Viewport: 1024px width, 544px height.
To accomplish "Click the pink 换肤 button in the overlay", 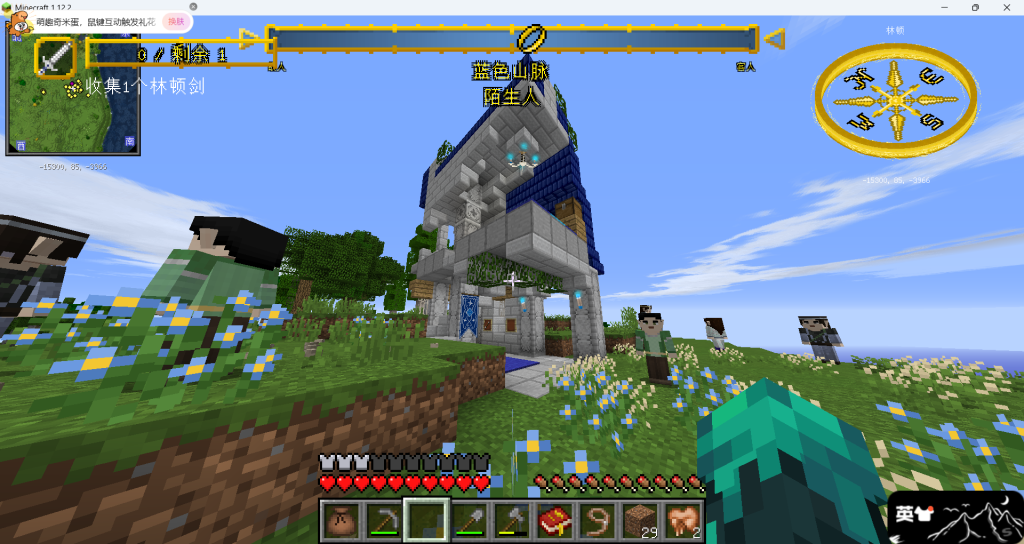I will (x=176, y=21).
